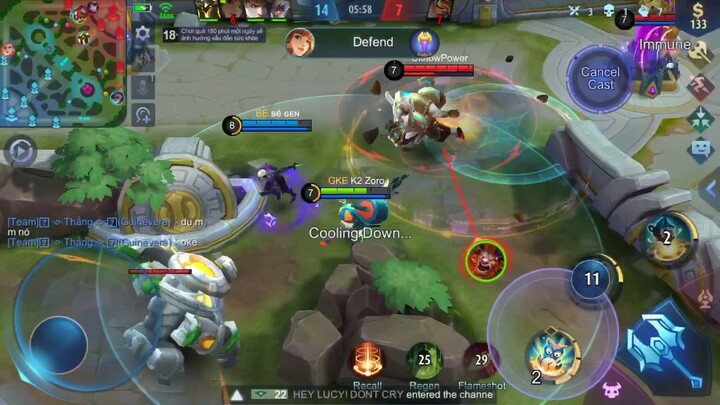This screenshot has height=405, width=720.
Task: Activate the skill showing 11 cooldown
Action: [592, 279]
